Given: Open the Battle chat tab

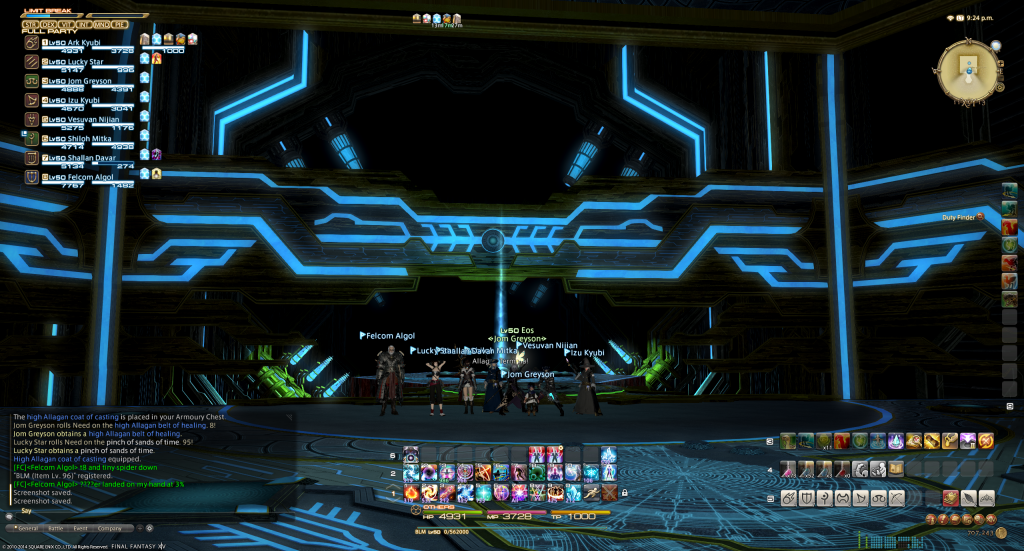Looking at the screenshot, I should coord(54,527).
